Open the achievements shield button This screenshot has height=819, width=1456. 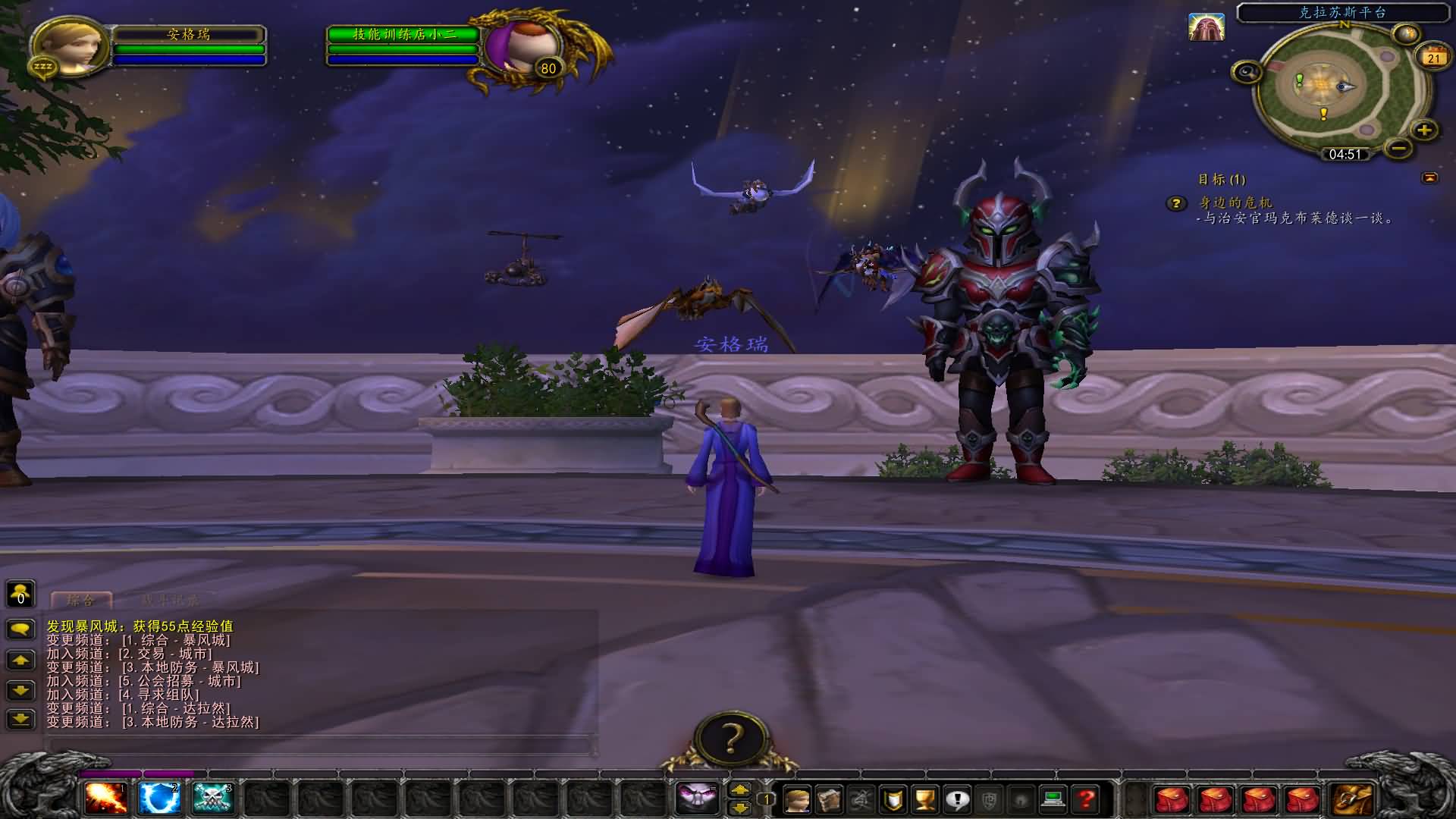(893, 799)
